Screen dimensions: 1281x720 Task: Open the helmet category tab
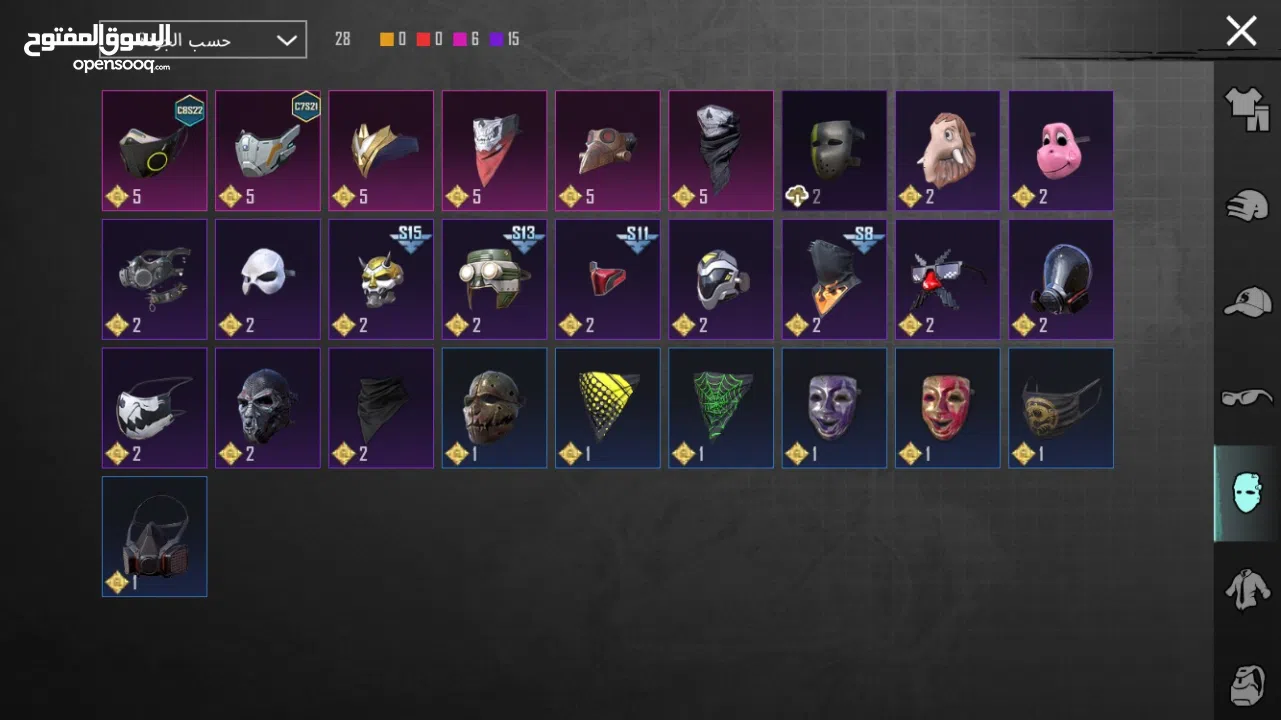[x=1246, y=204]
